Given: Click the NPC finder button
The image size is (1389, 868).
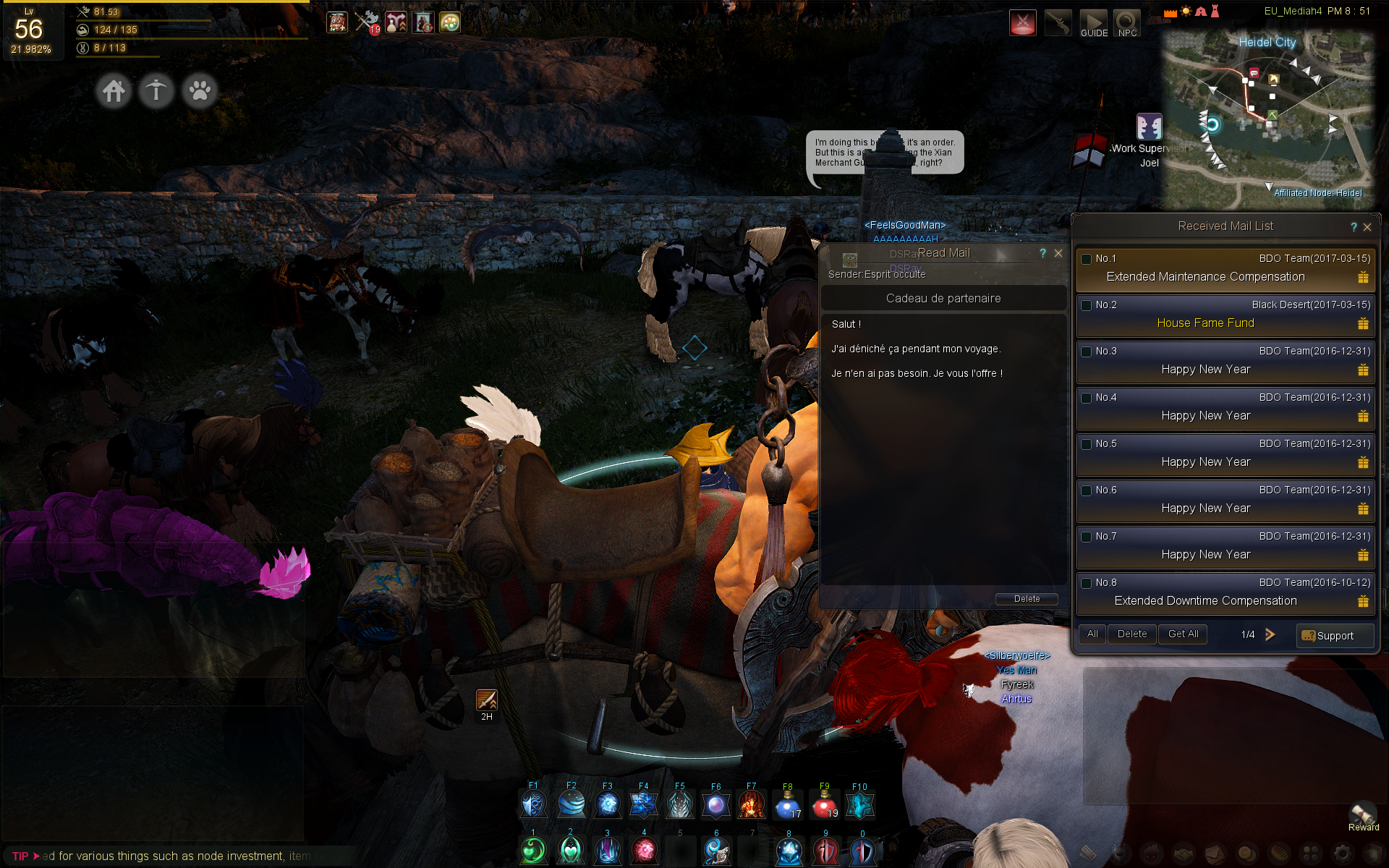Looking at the screenshot, I should click(1127, 23).
